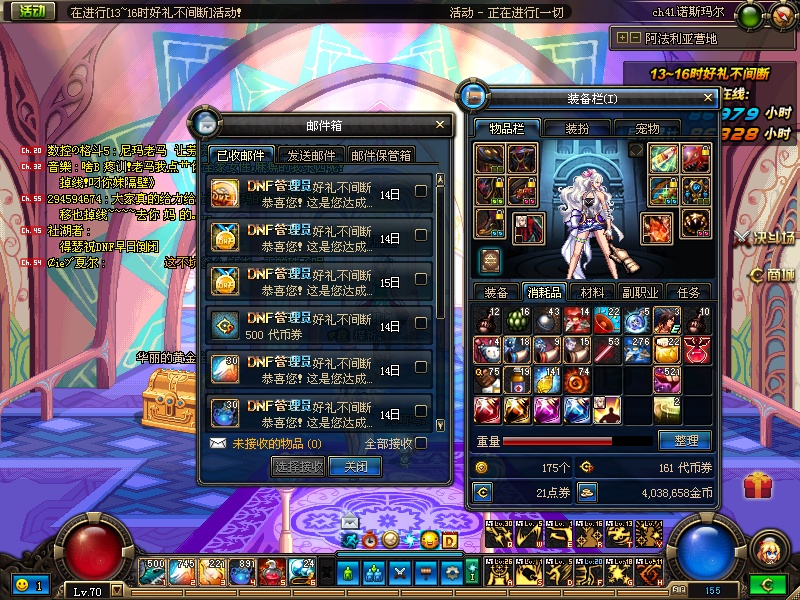Screen dimensions: 800x600
Task: Switch to the 副职业 sub-profession tab
Action: 640,293
